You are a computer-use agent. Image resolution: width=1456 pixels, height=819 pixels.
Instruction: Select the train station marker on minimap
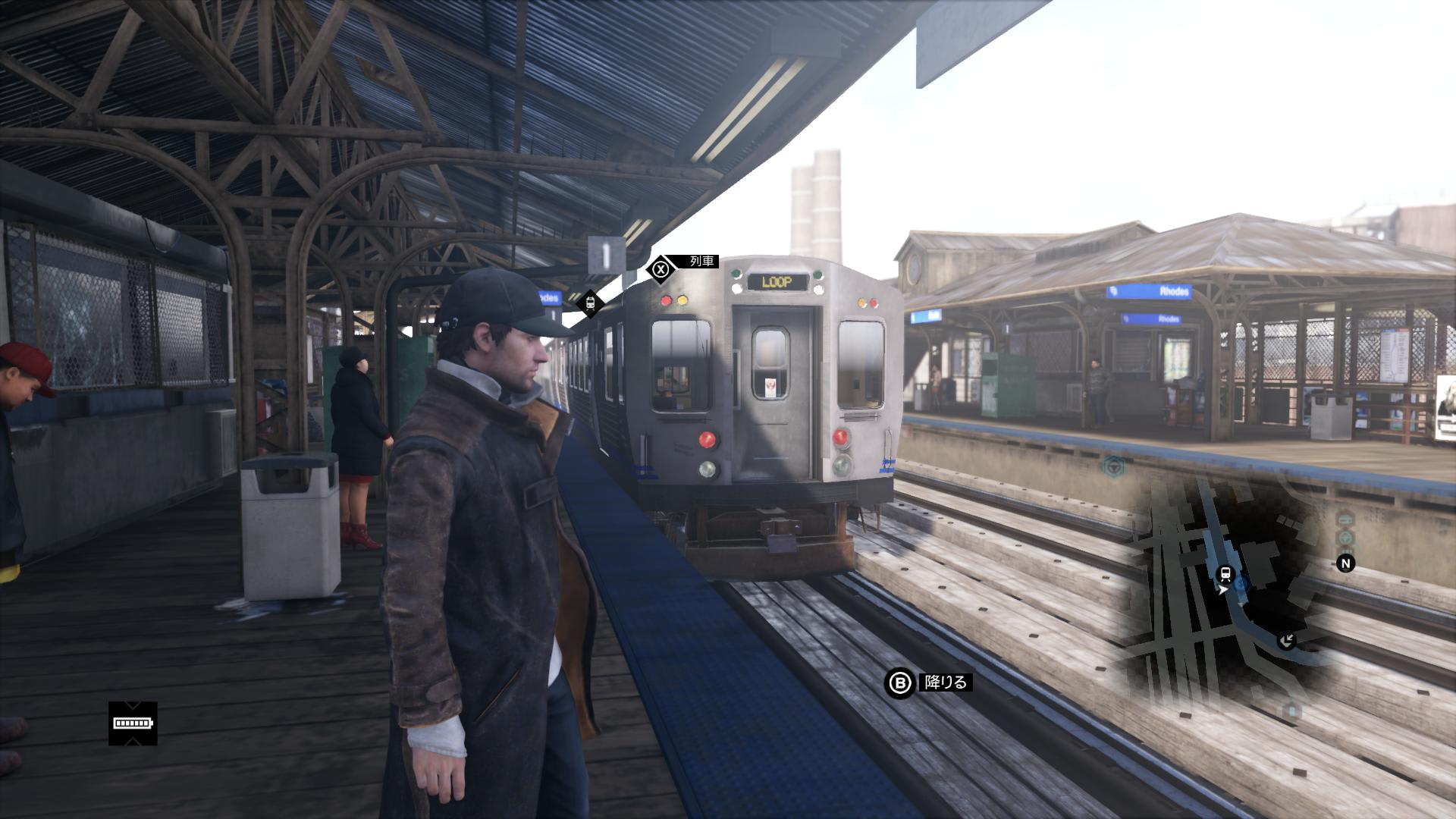(1224, 573)
